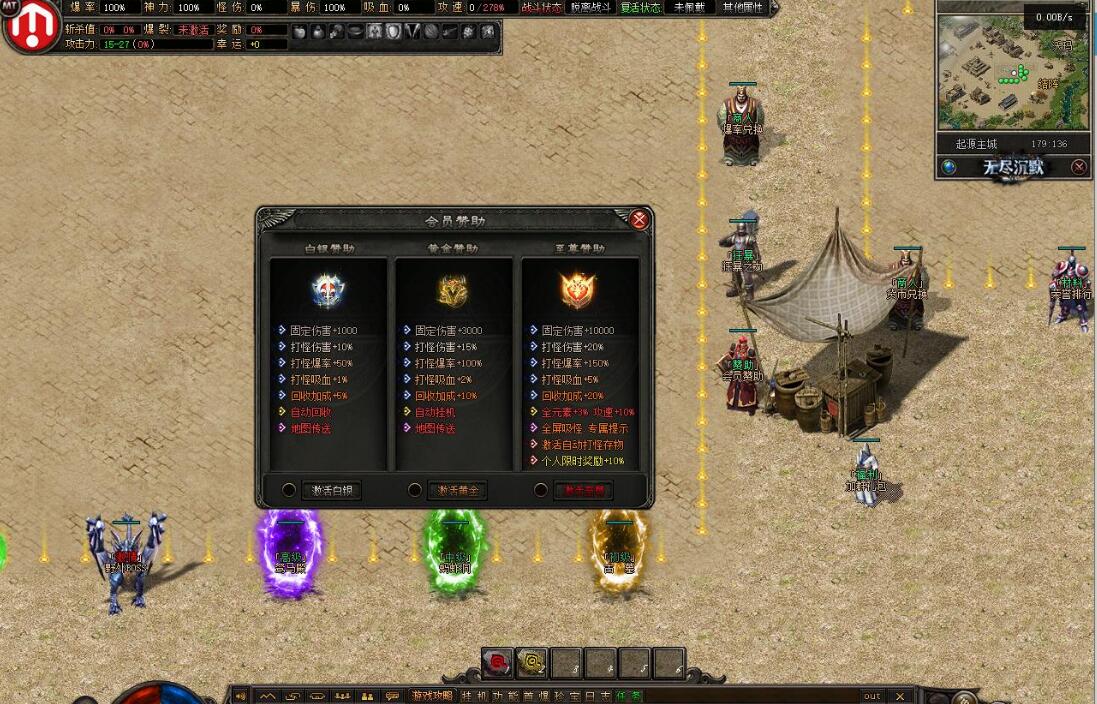Click the red supreme-tier activation button

pyautogui.click(x=583, y=490)
